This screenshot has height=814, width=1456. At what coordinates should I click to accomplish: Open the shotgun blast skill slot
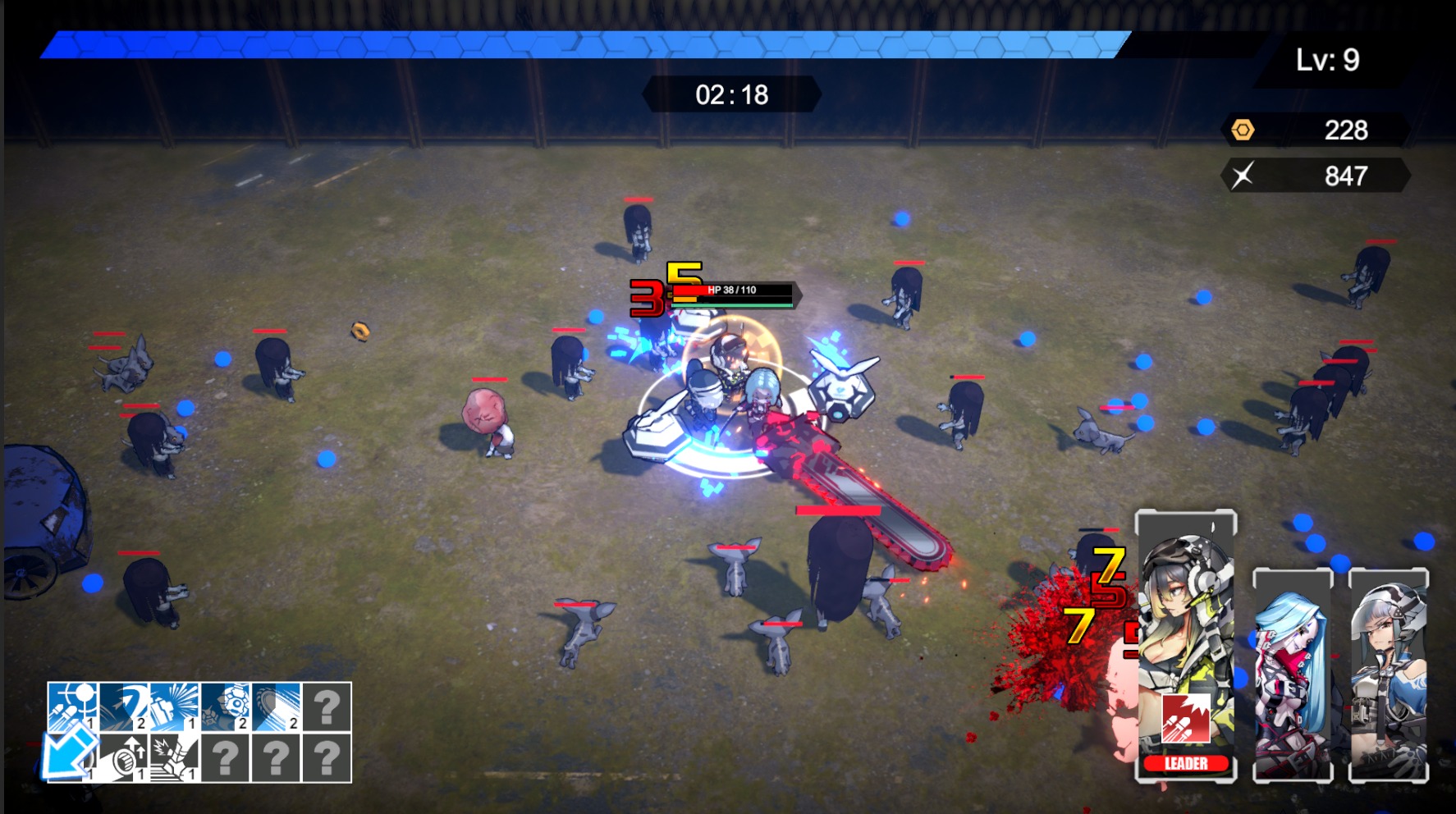[175, 707]
